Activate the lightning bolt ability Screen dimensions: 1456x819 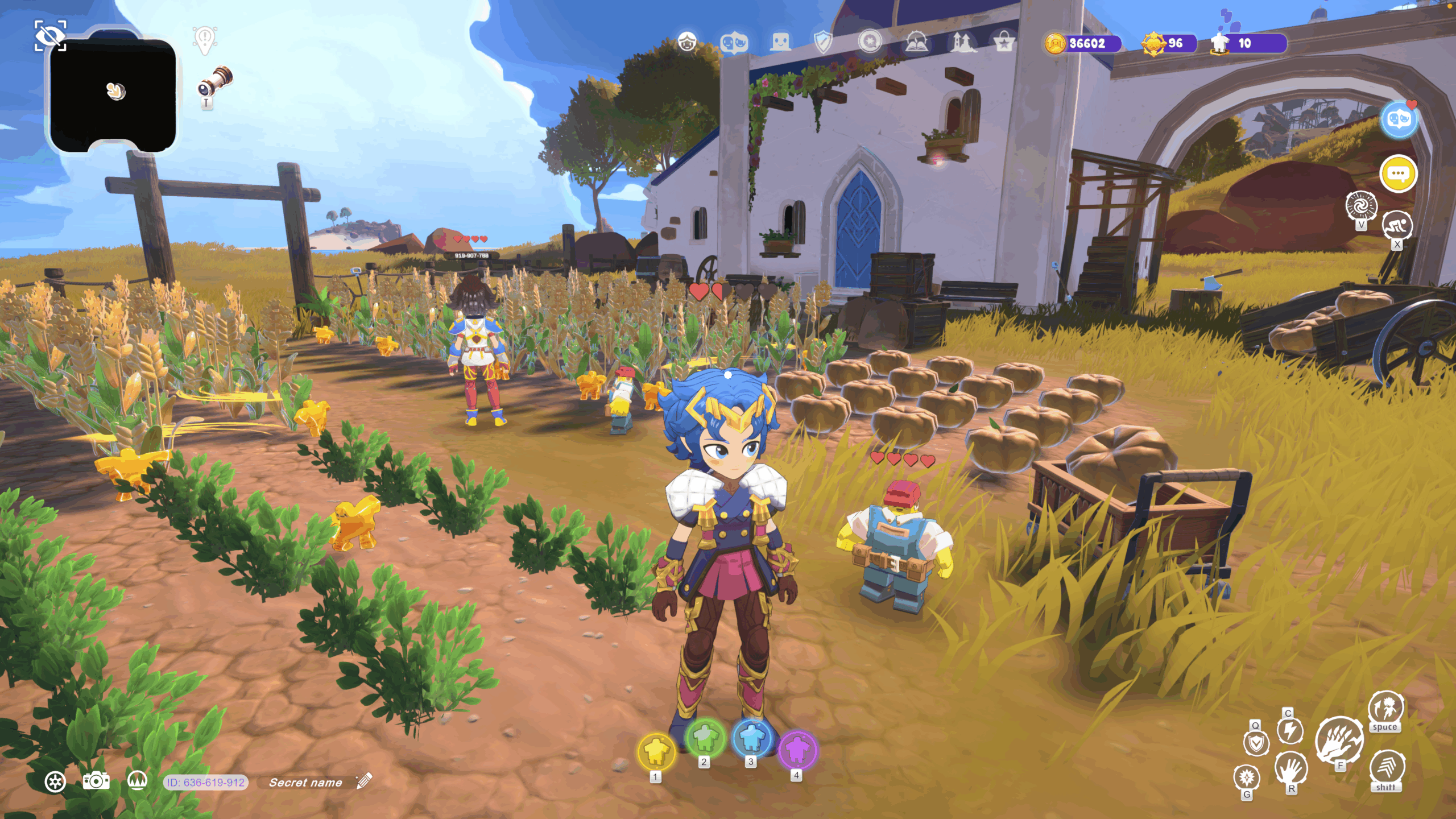tap(1290, 731)
